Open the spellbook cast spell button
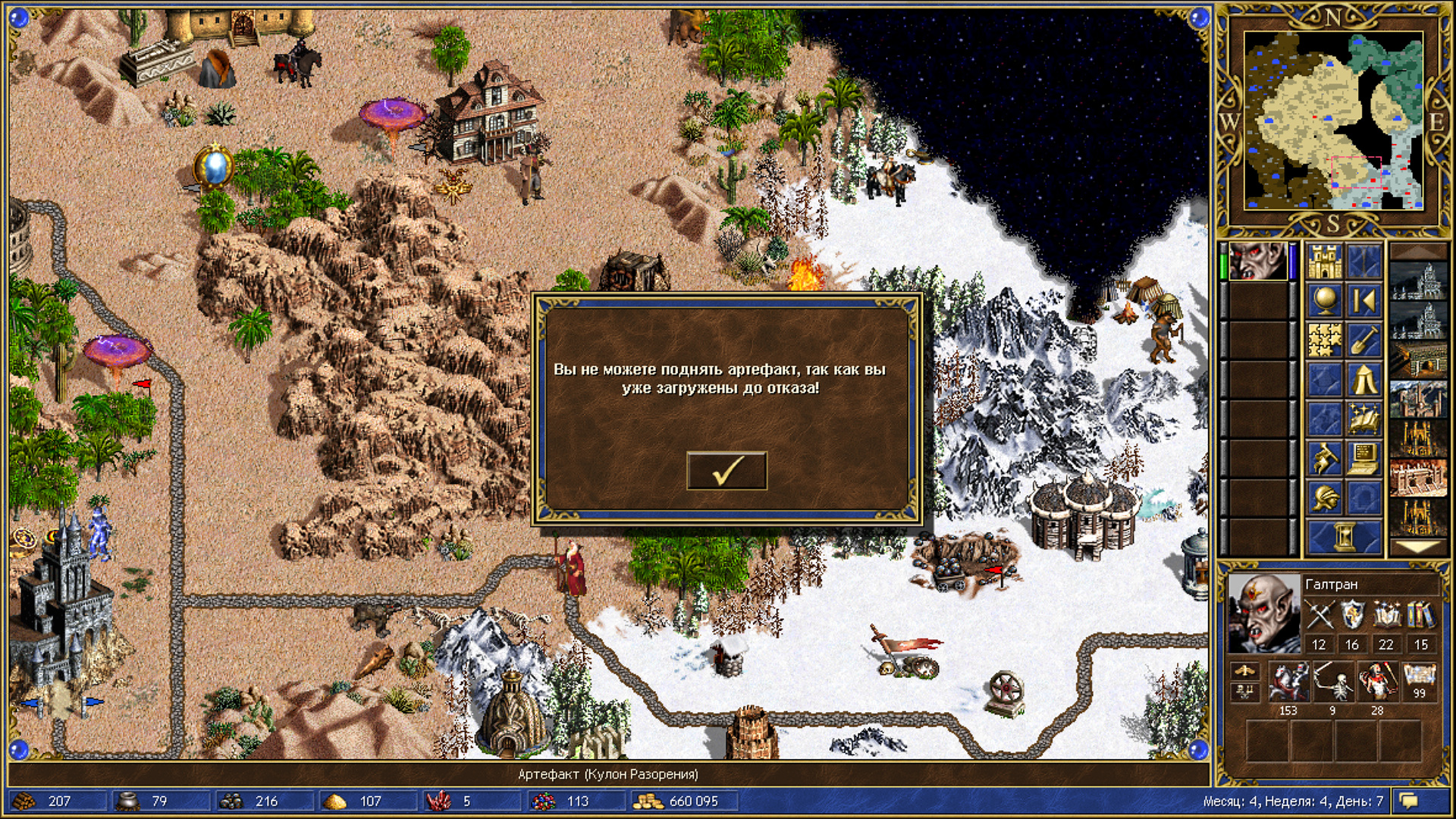The height and width of the screenshot is (819, 1456). (1363, 419)
